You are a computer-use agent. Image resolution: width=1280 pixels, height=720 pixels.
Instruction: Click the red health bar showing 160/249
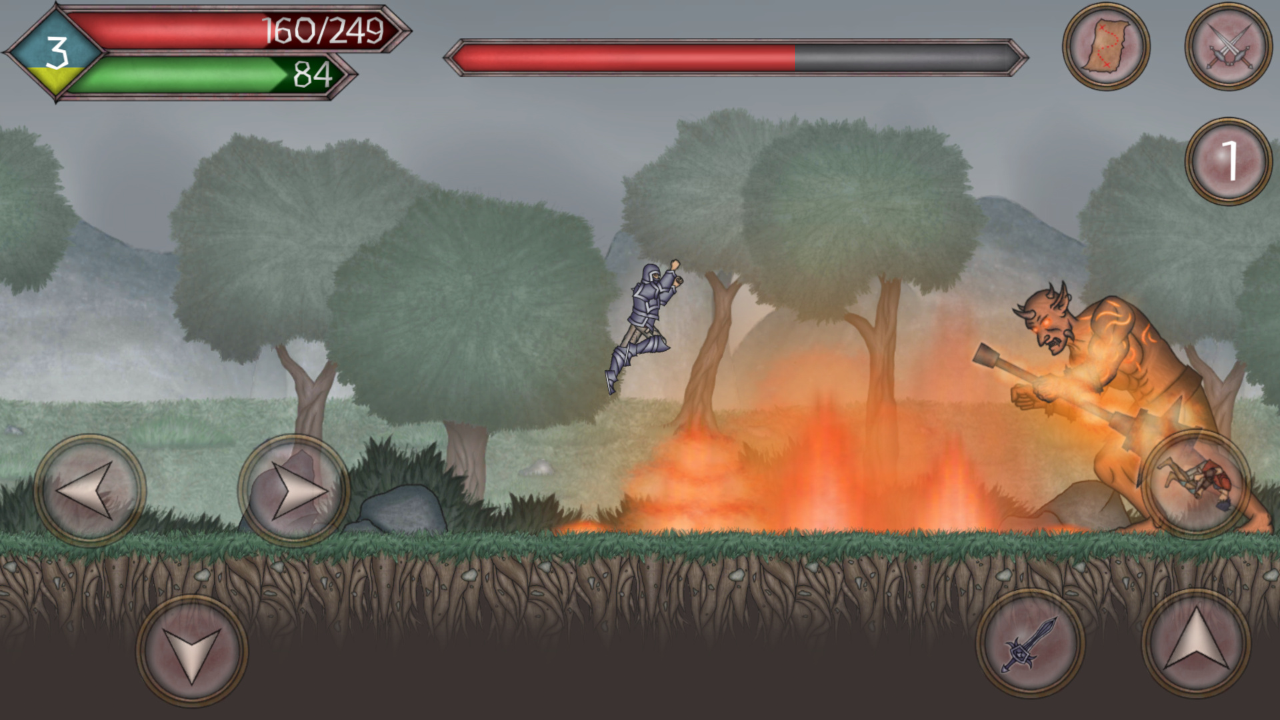(x=200, y=30)
